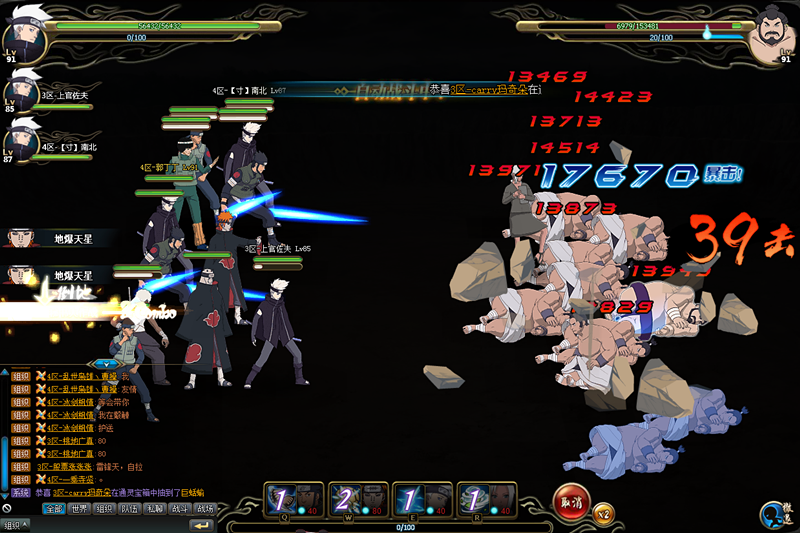Send chat message with the enter arrow button
Screen dimensions: 800x533
click(203, 525)
